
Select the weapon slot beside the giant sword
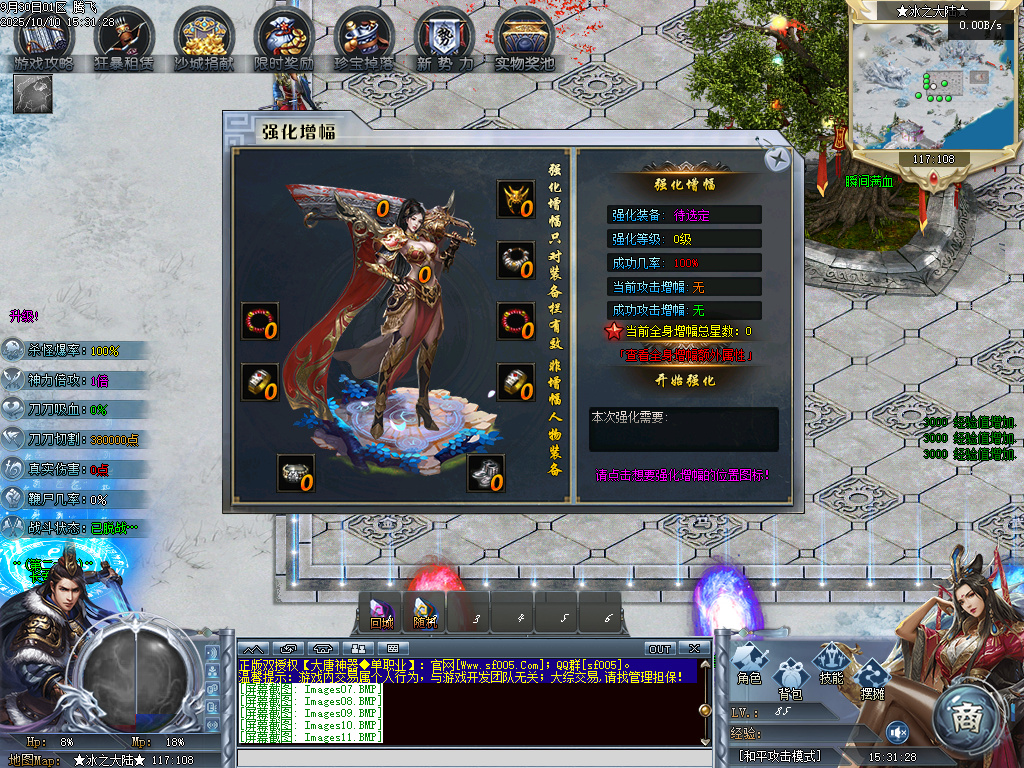point(383,208)
